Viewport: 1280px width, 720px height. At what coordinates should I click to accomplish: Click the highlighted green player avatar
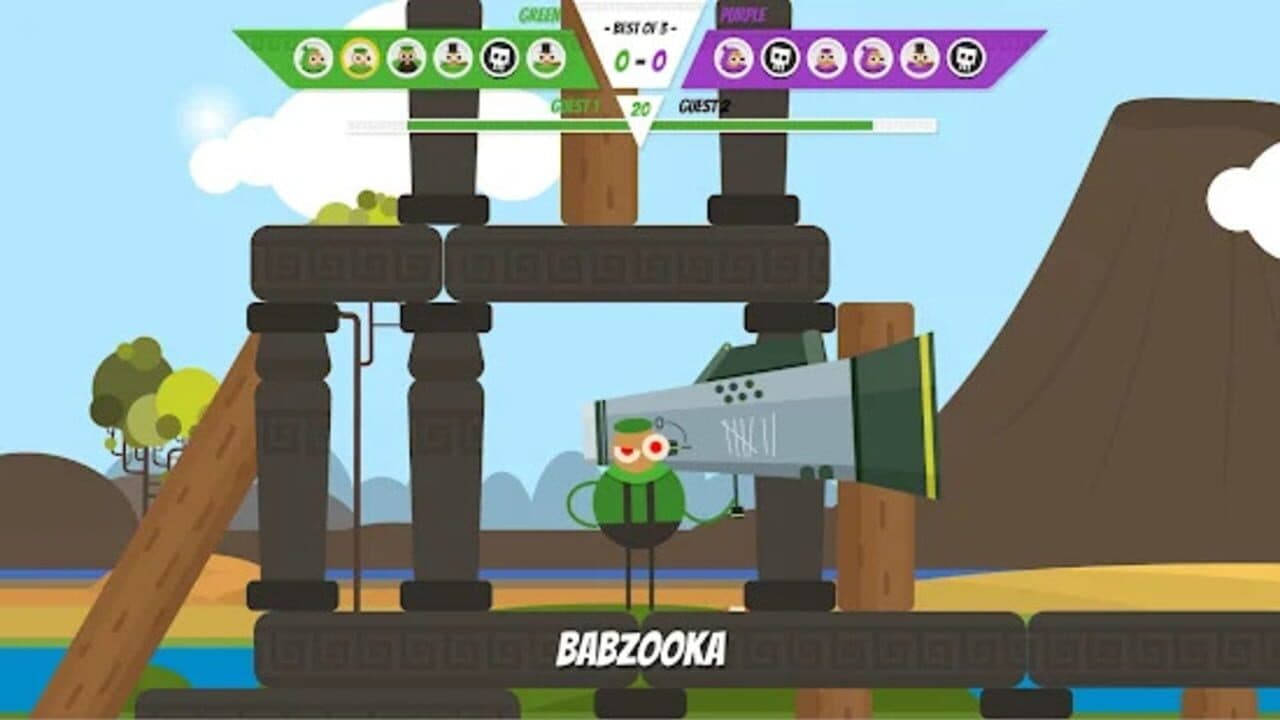[x=356, y=58]
